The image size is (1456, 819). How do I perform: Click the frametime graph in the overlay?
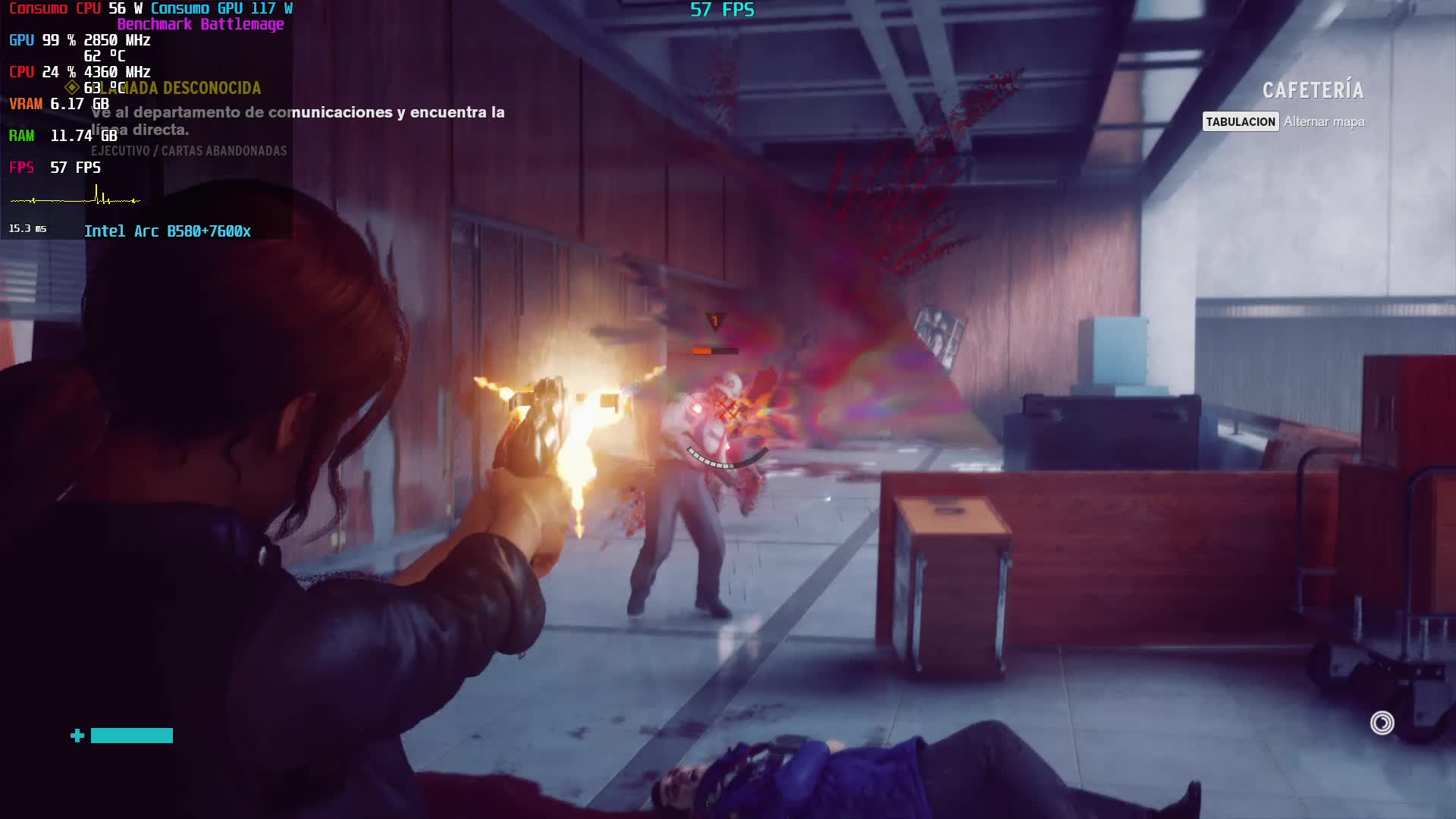75,199
